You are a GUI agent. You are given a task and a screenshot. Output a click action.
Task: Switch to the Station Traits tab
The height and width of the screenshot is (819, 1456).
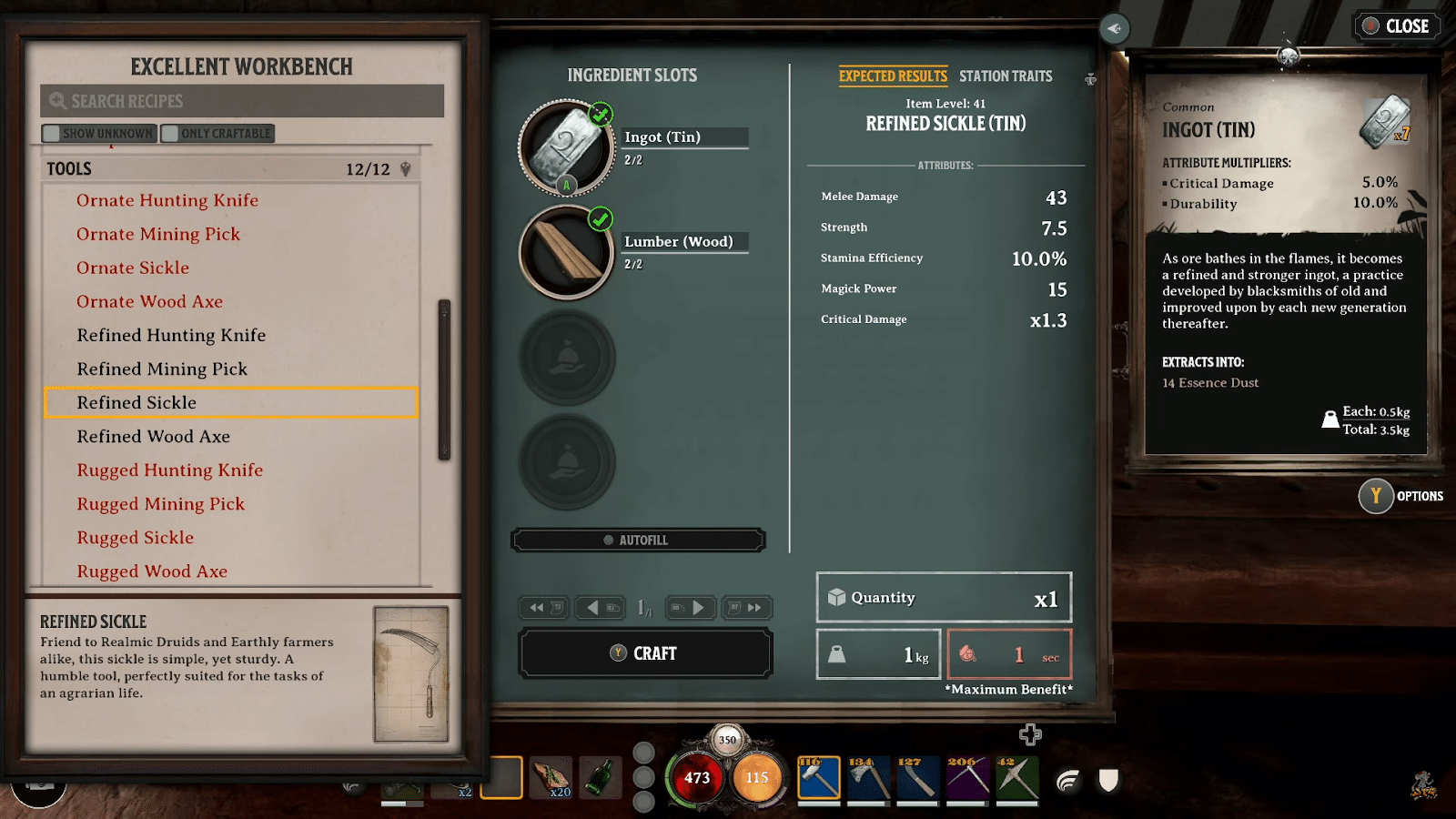[x=1006, y=76]
